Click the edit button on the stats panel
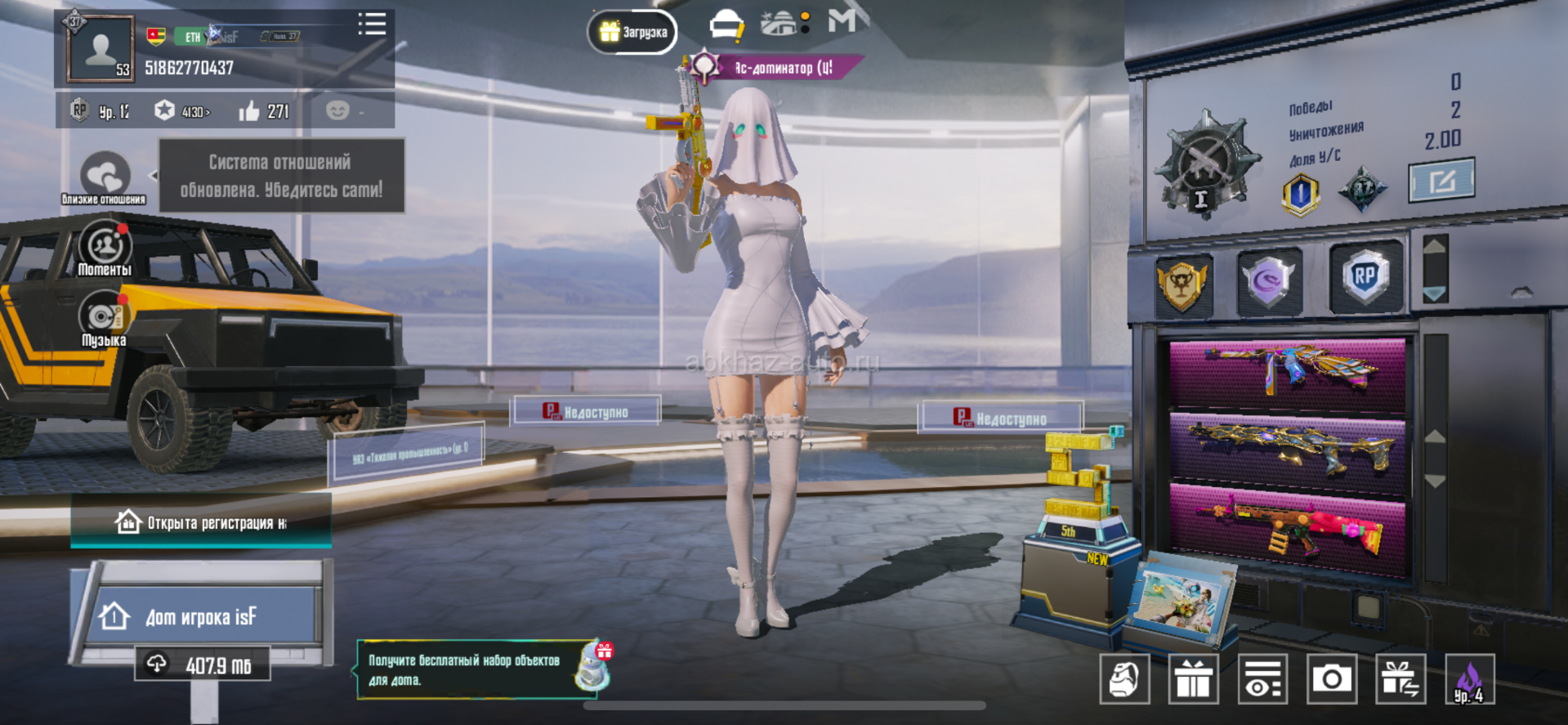The image size is (1568, 725). click(1441, 181)
